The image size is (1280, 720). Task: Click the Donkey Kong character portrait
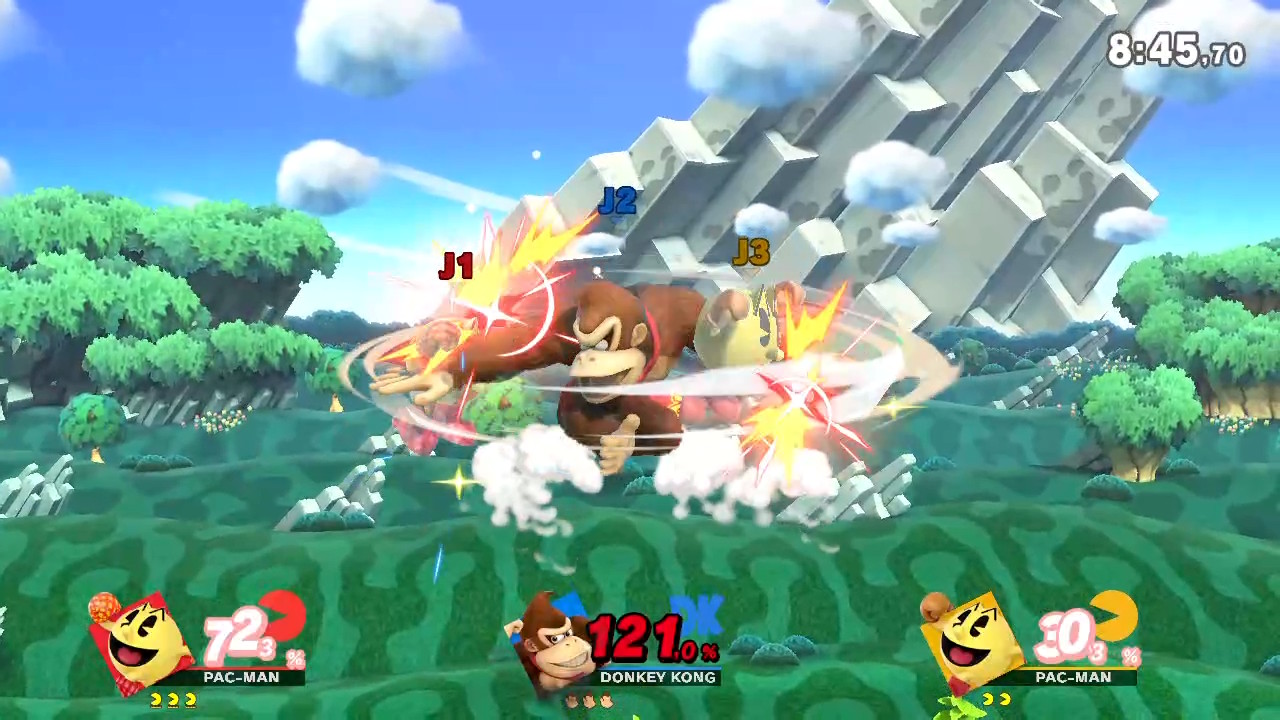coord(553,642)
